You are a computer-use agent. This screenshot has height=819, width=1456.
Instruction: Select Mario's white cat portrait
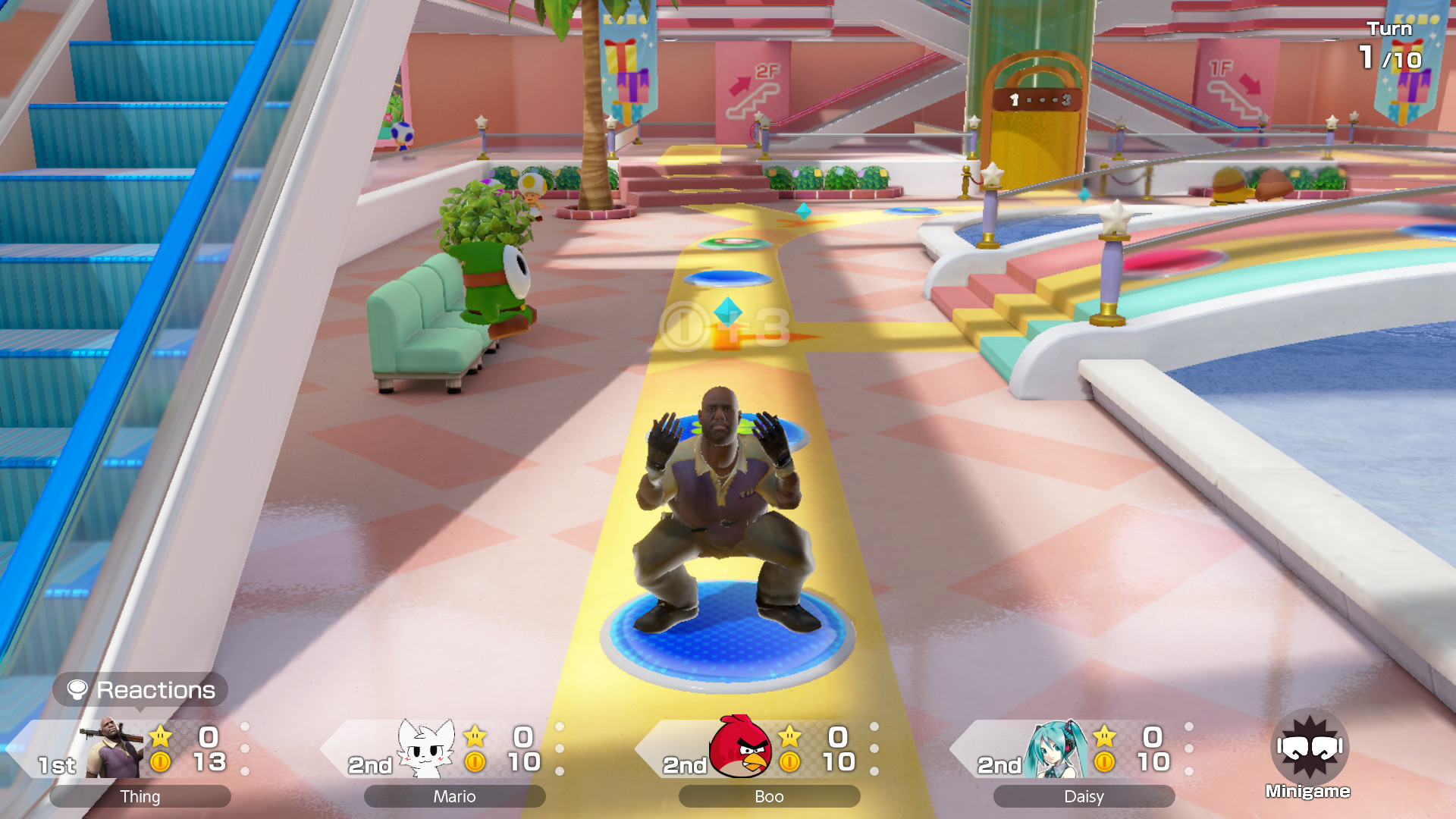(425, 747)
